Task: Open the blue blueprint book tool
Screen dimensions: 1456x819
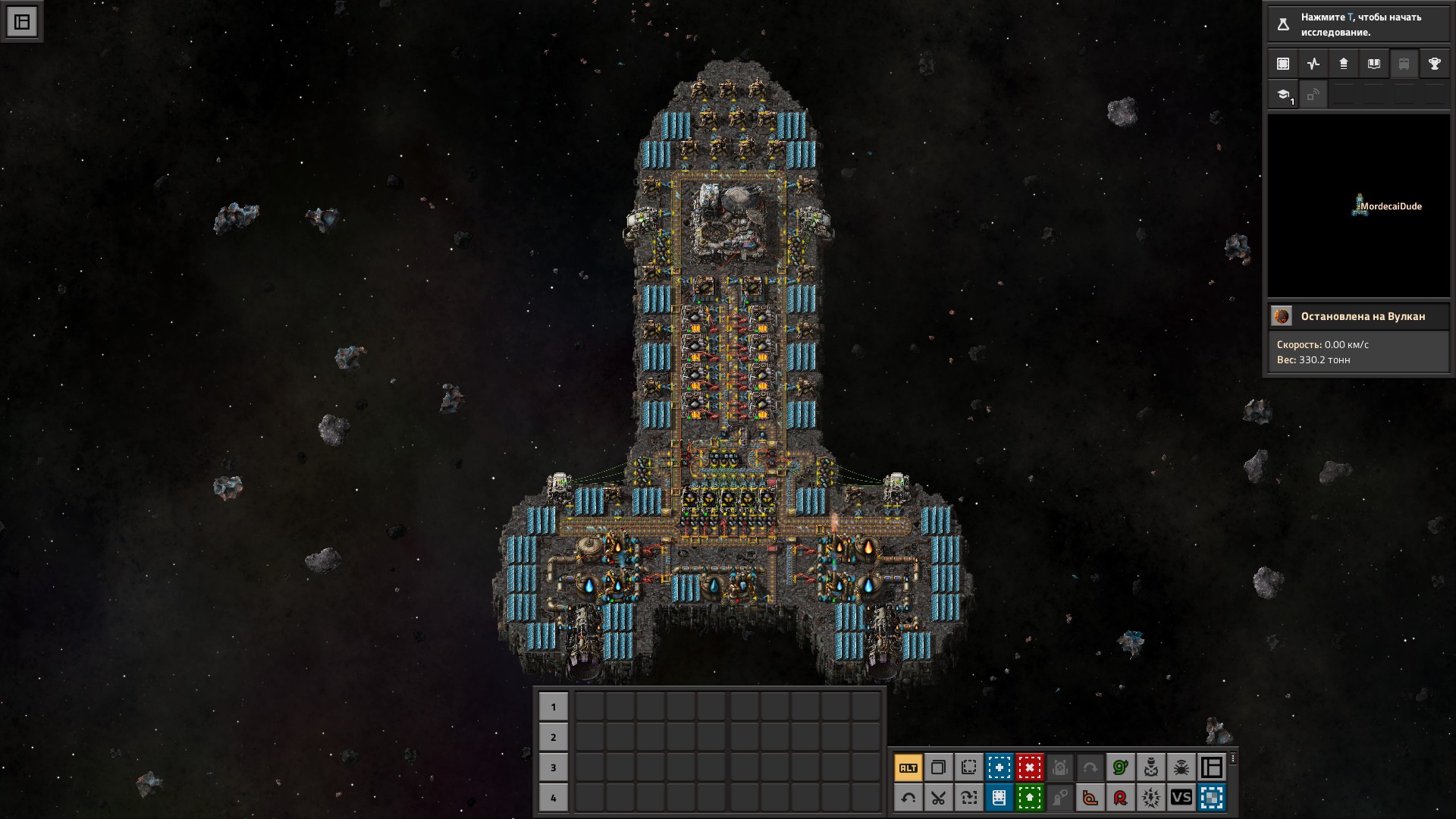Action: 999,798
